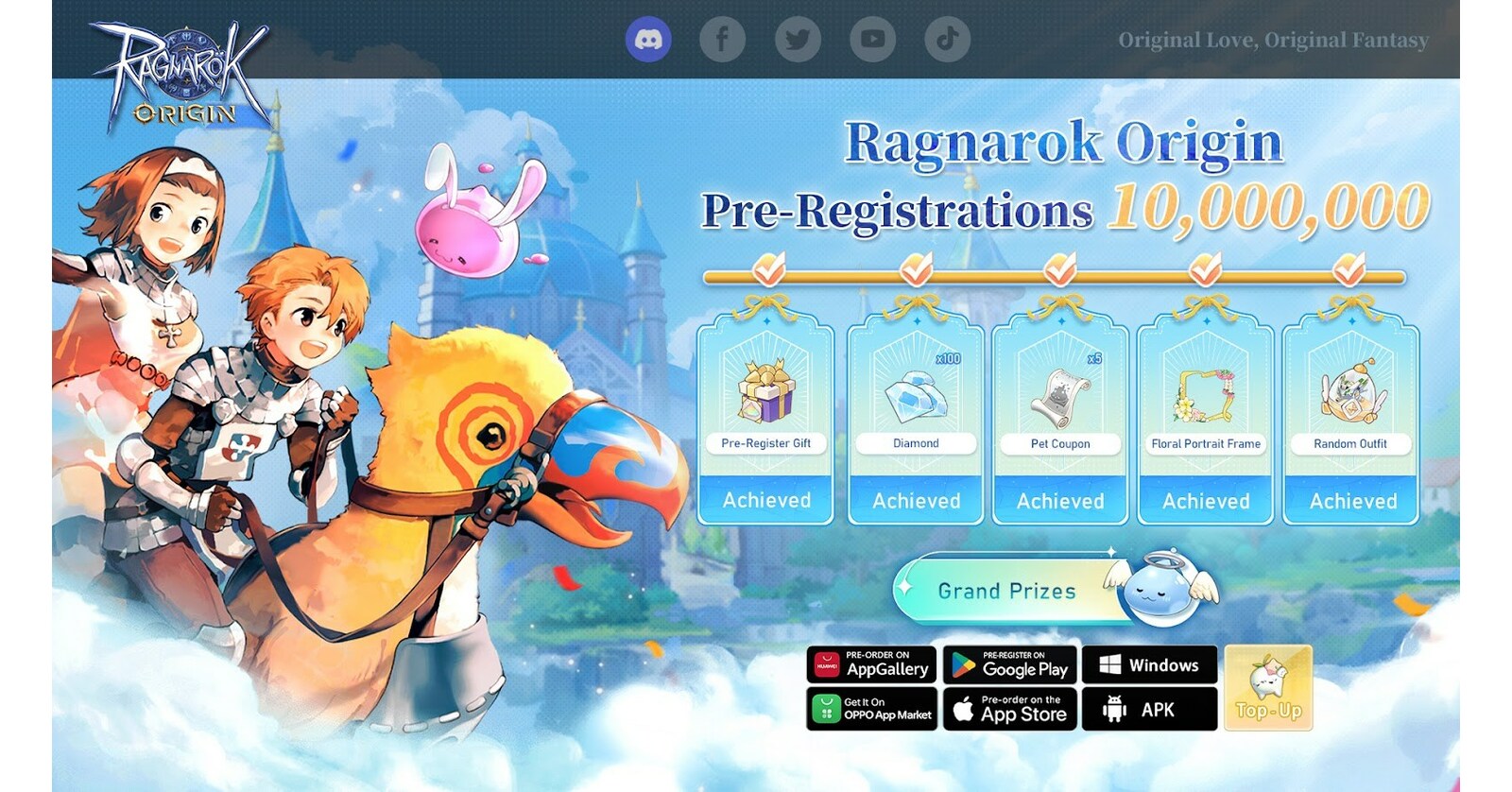Open the Top-Up icon

tap(1269, 689)
